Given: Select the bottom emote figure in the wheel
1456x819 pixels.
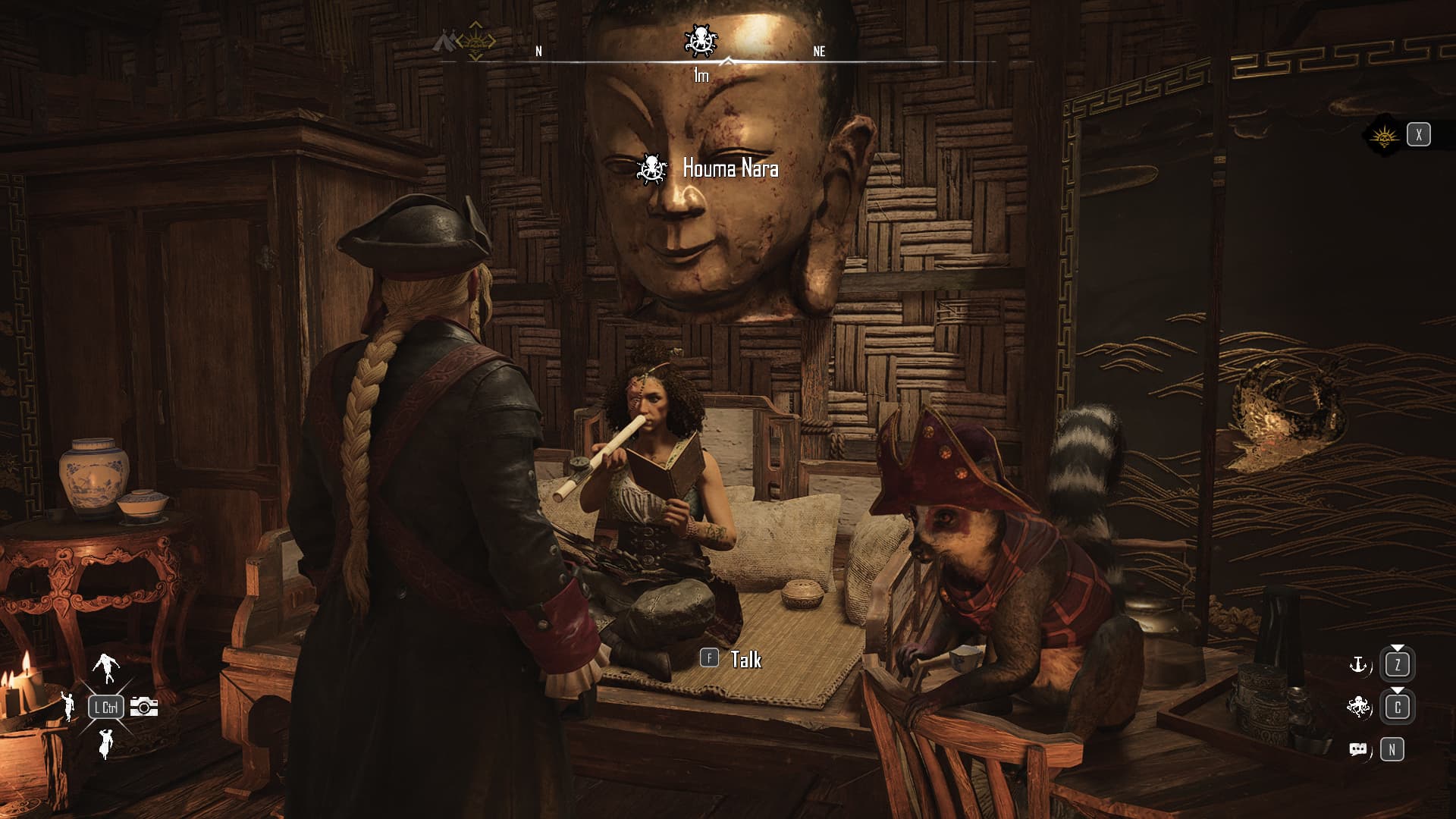Looking at the screenshot, I should coord(105,745).
